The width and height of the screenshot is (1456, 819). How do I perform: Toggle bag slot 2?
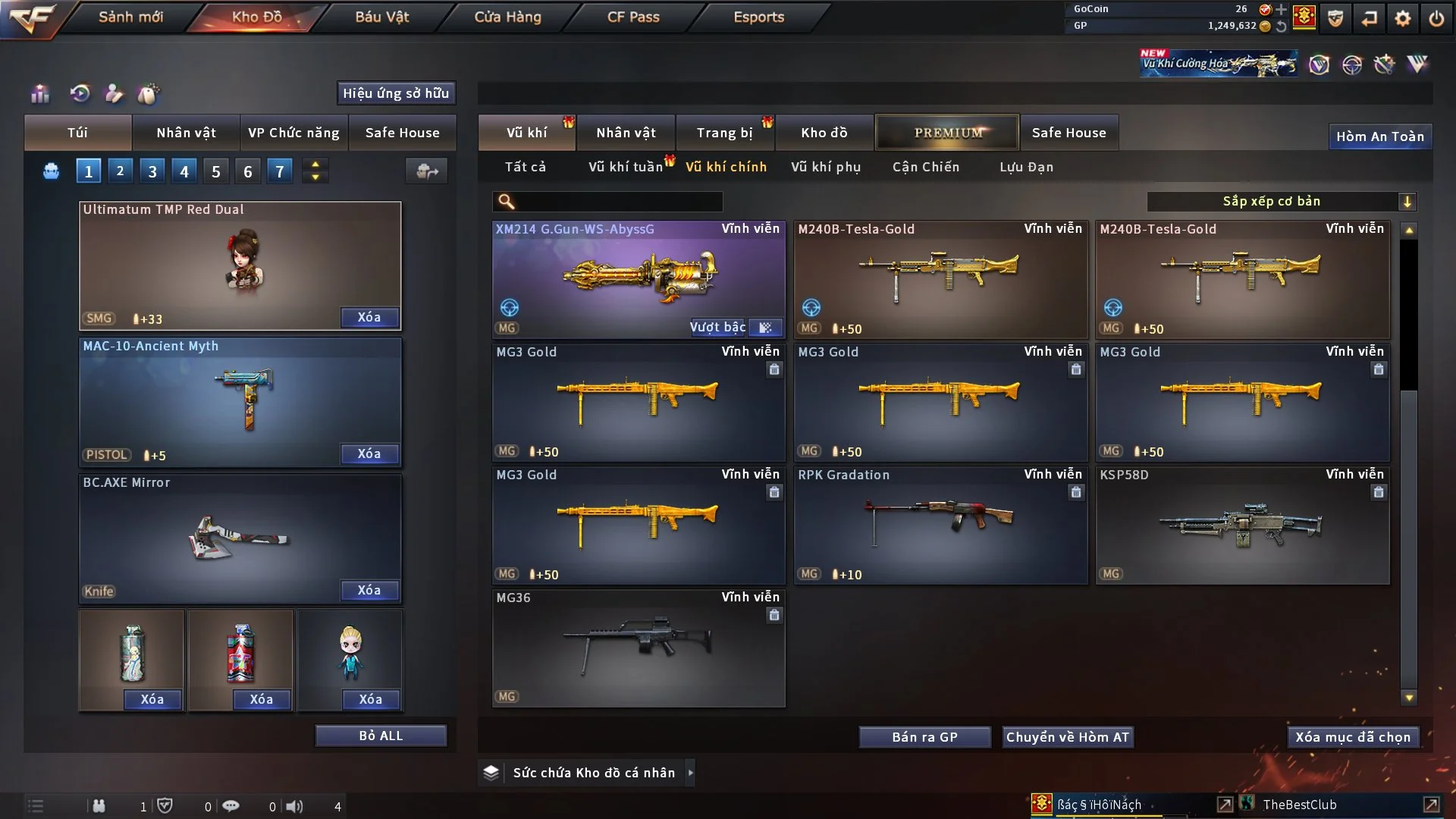point(120,171)
